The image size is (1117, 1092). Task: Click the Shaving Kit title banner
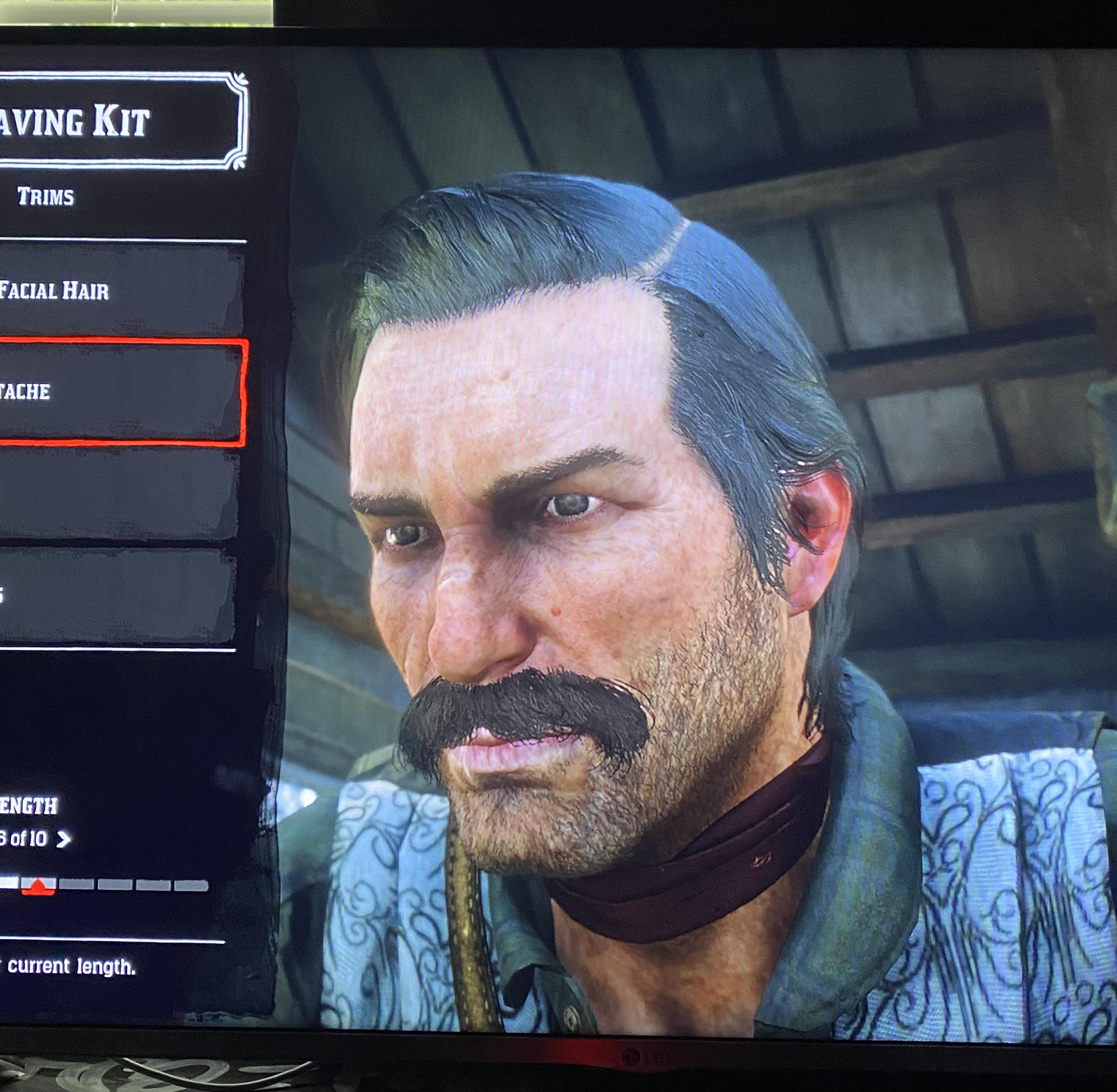point(120,120)
